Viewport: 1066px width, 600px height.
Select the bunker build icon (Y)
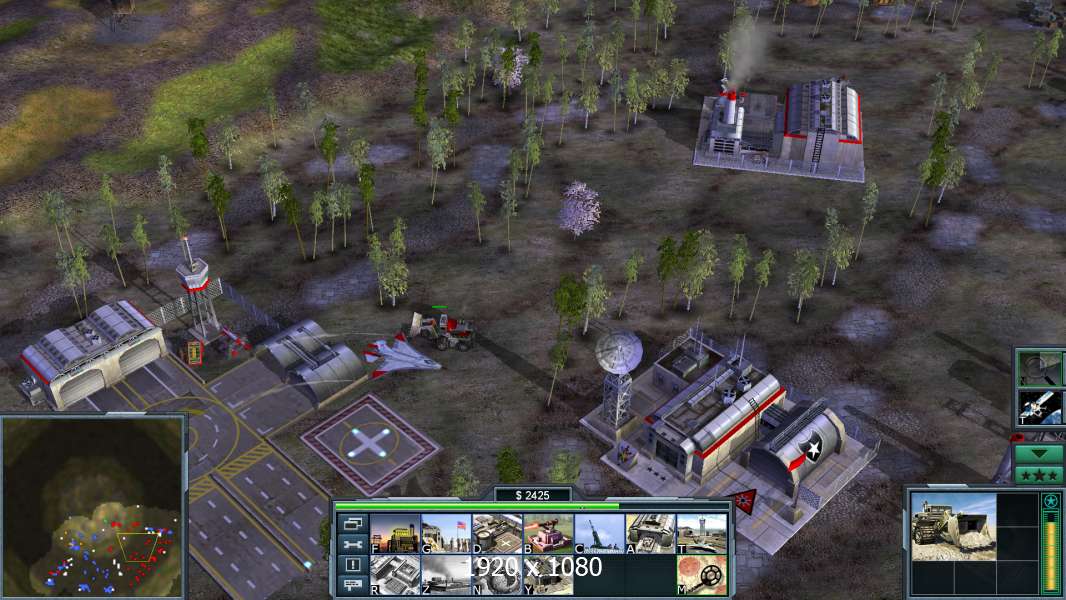(x=548, y=575)
